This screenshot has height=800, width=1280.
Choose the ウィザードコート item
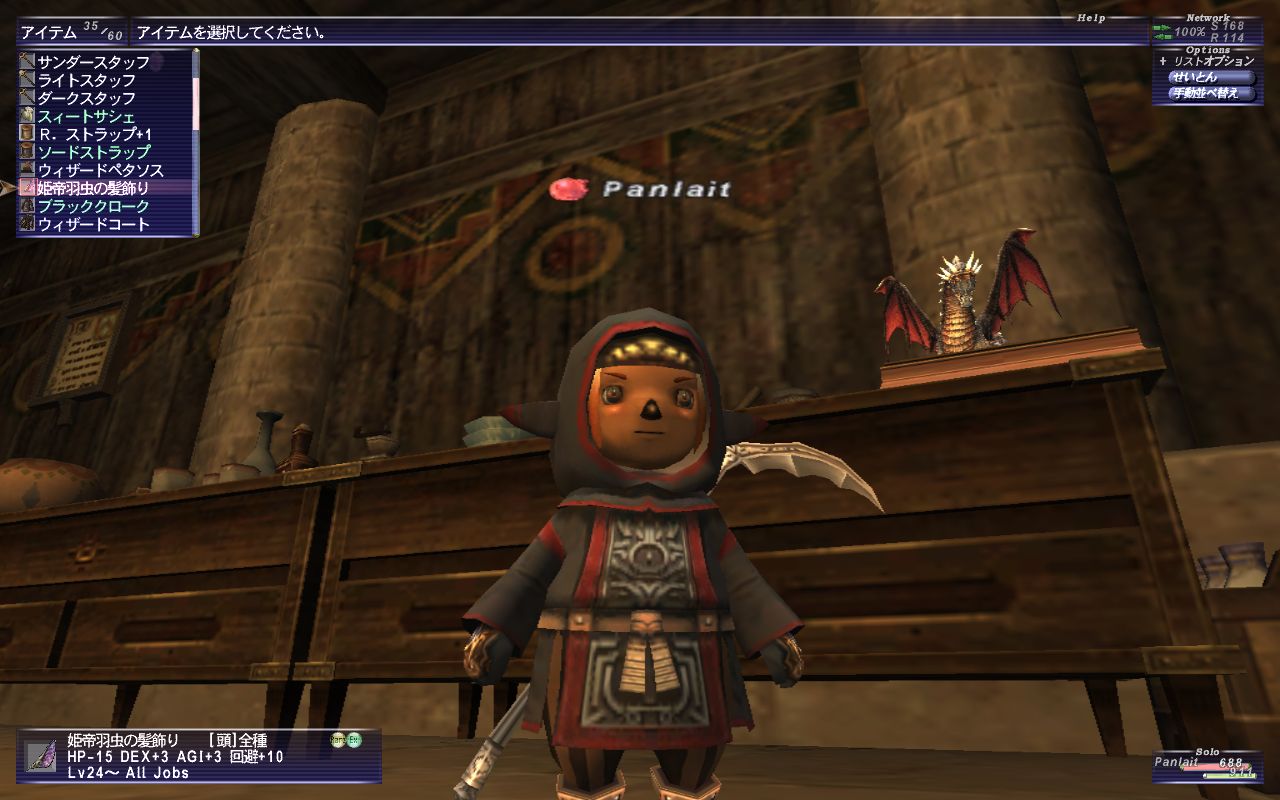click(x=93, y=224)
